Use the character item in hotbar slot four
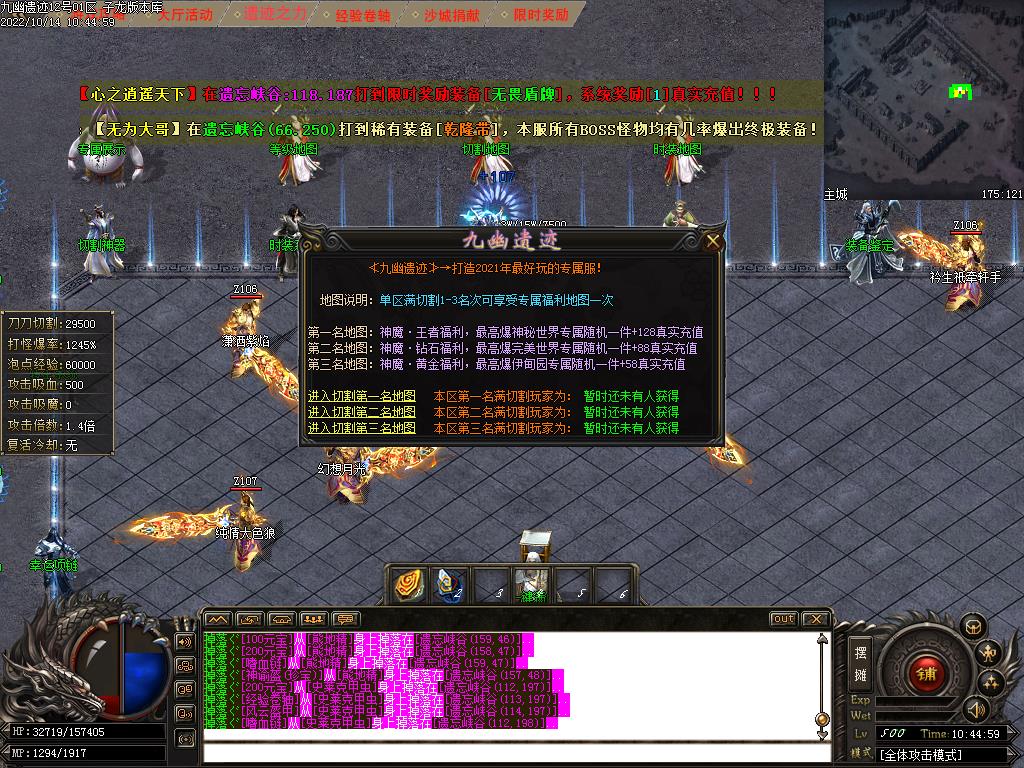 coord(531,585)
